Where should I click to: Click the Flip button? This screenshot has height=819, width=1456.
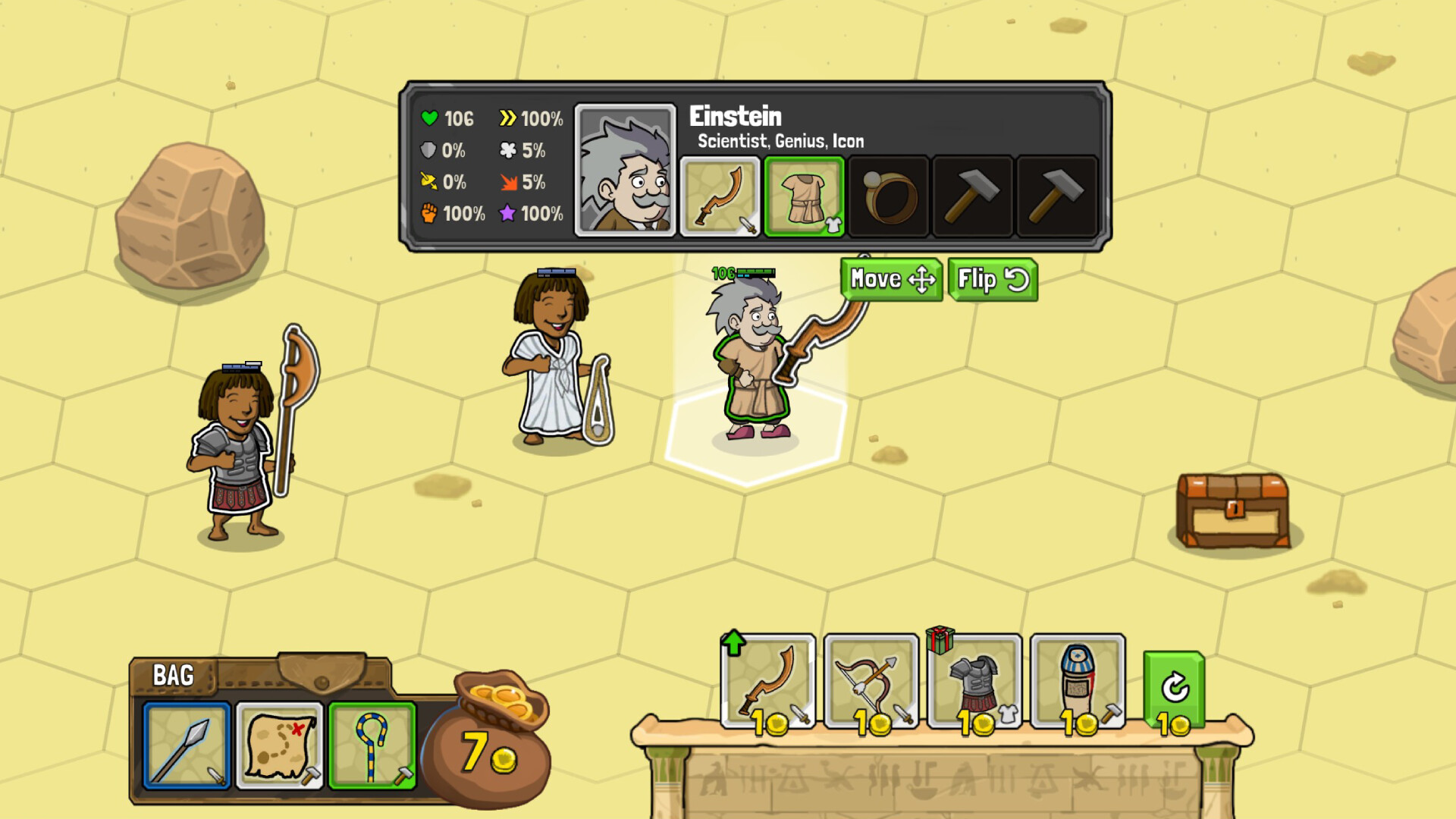pyautogui.click(x=992, y=279)
